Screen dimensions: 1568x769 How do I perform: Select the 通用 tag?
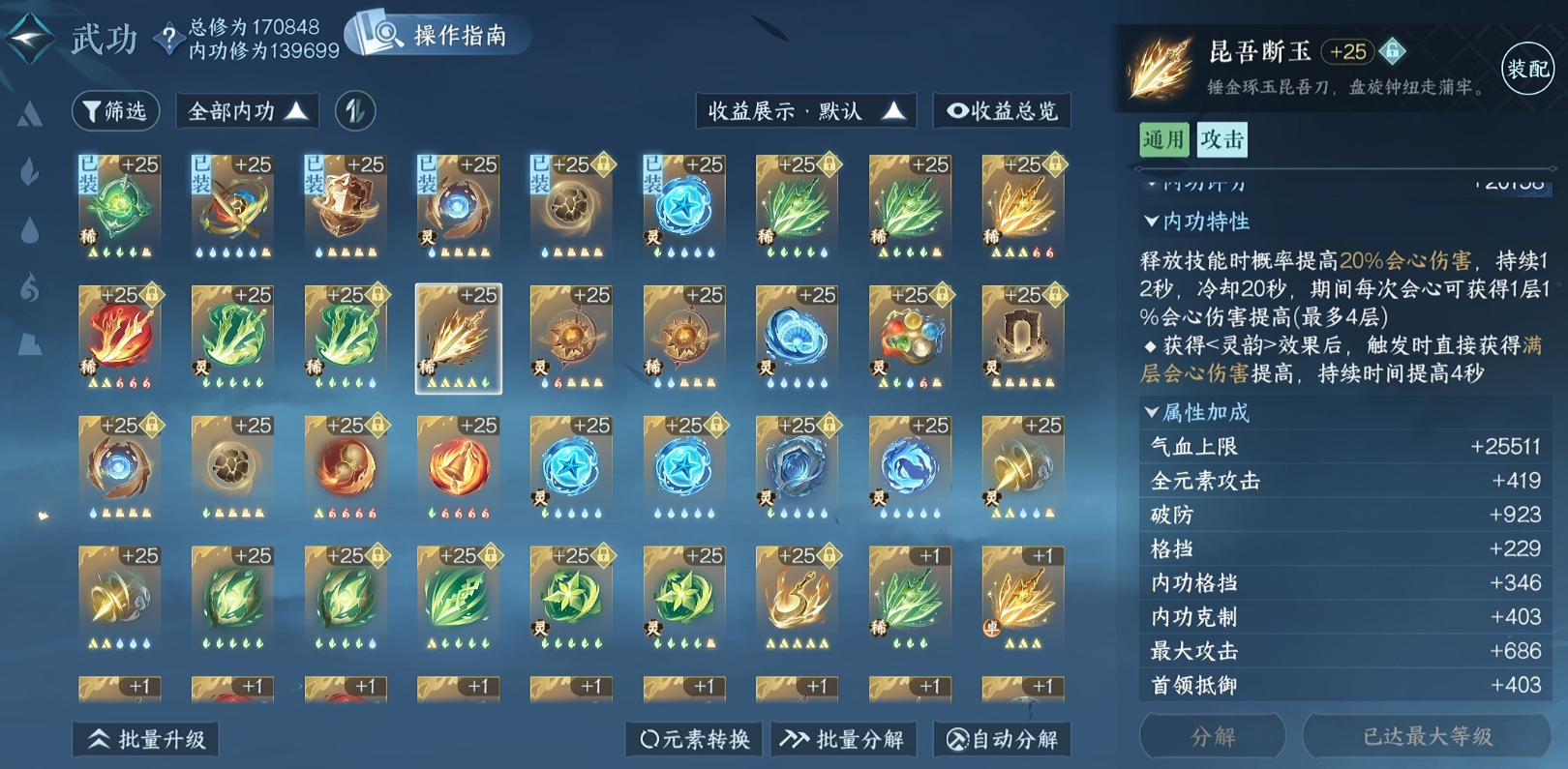click(x=1162, y=140)
